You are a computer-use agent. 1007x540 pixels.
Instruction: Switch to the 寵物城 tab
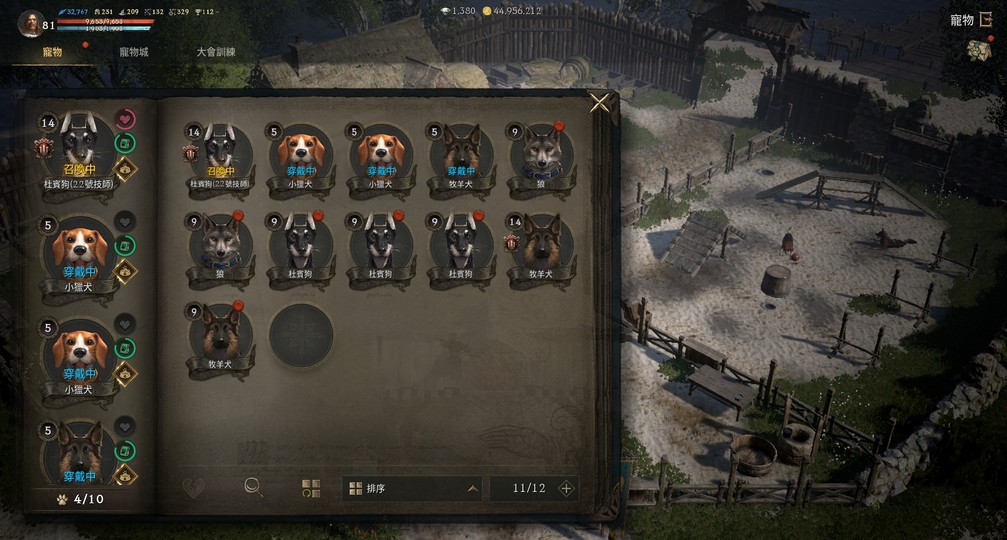[133, 52]
